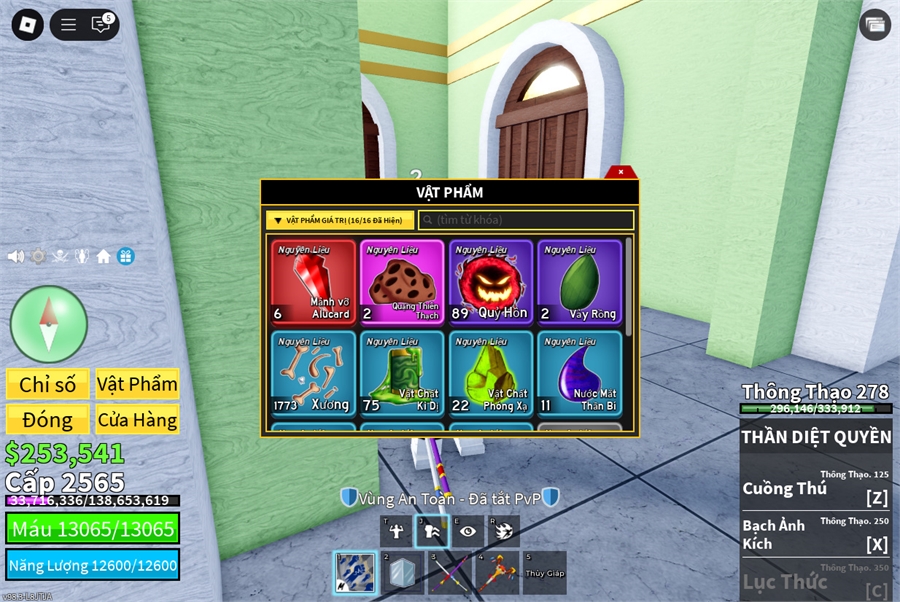Pick the Nước Mắt Thần Bí item
This screenshot has width=900, height=602.
[579, 373]
